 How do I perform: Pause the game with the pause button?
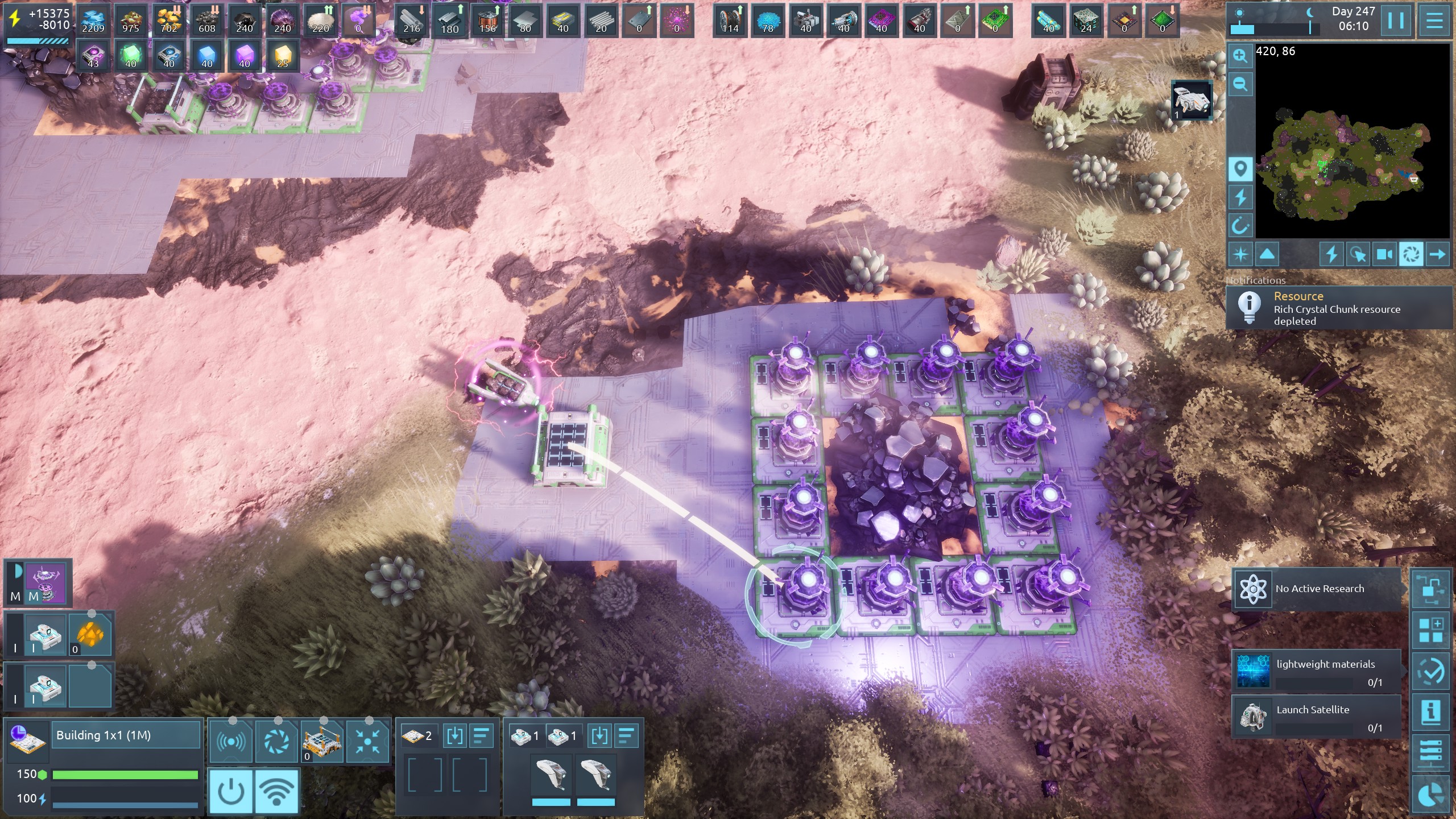tap(1395, 21)
